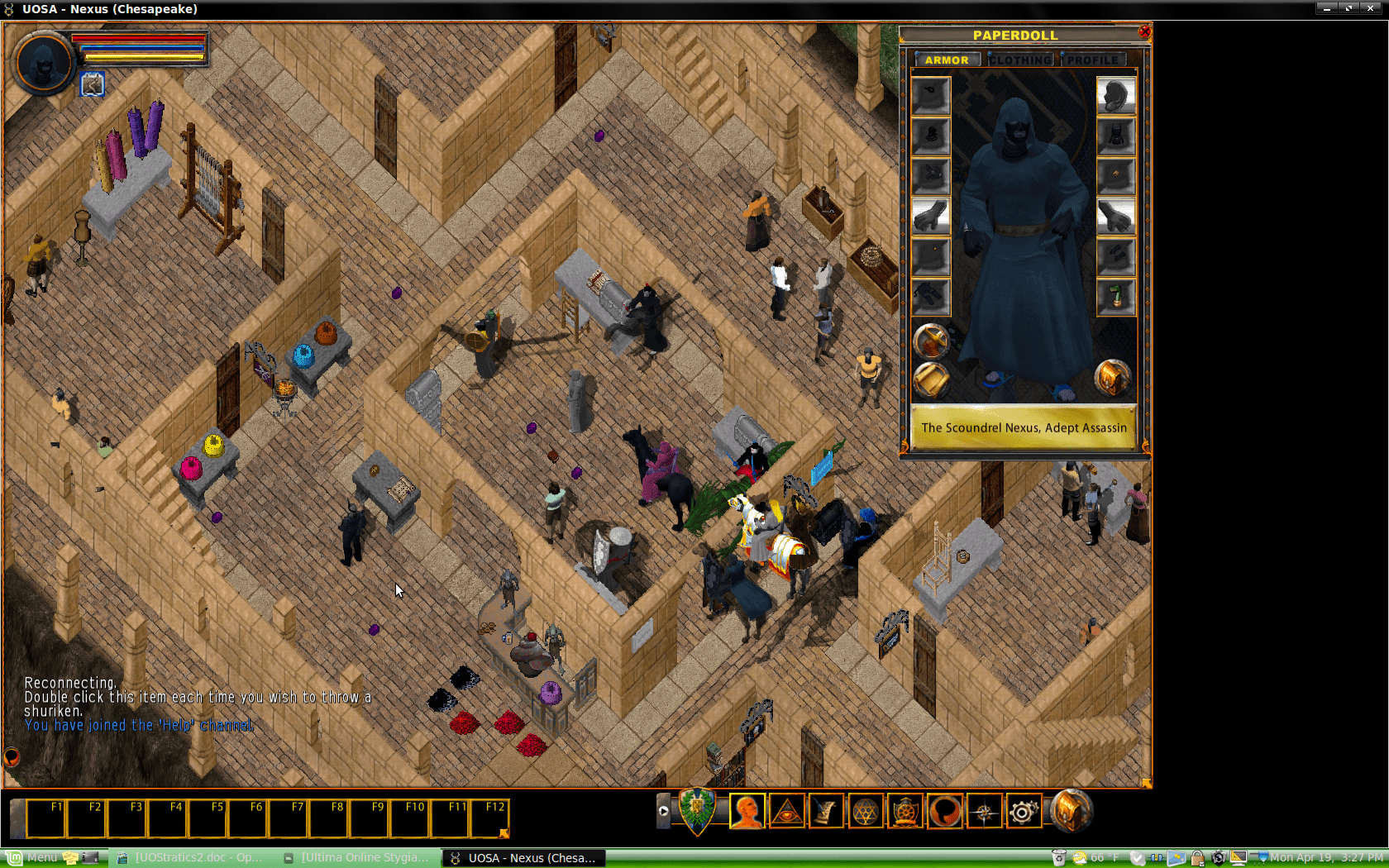Screen dimensions: 1389x868
Task: Open the gears settings icon on the toolbar
Action: (1025, 811)
